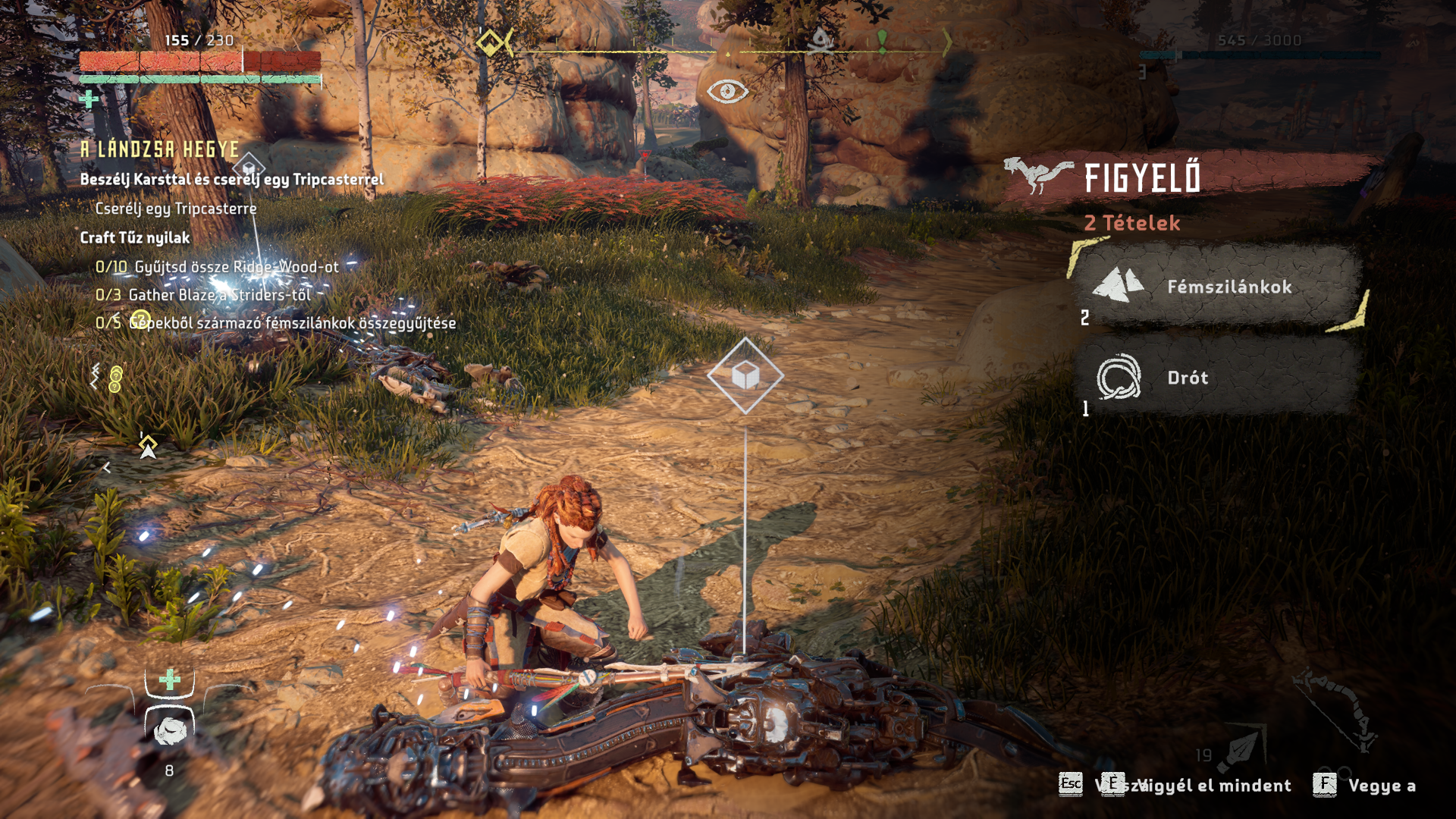This screenshot has width=1456, height=819.
Task: Select the healing item slot with count 8
Action: pos(170,730)
